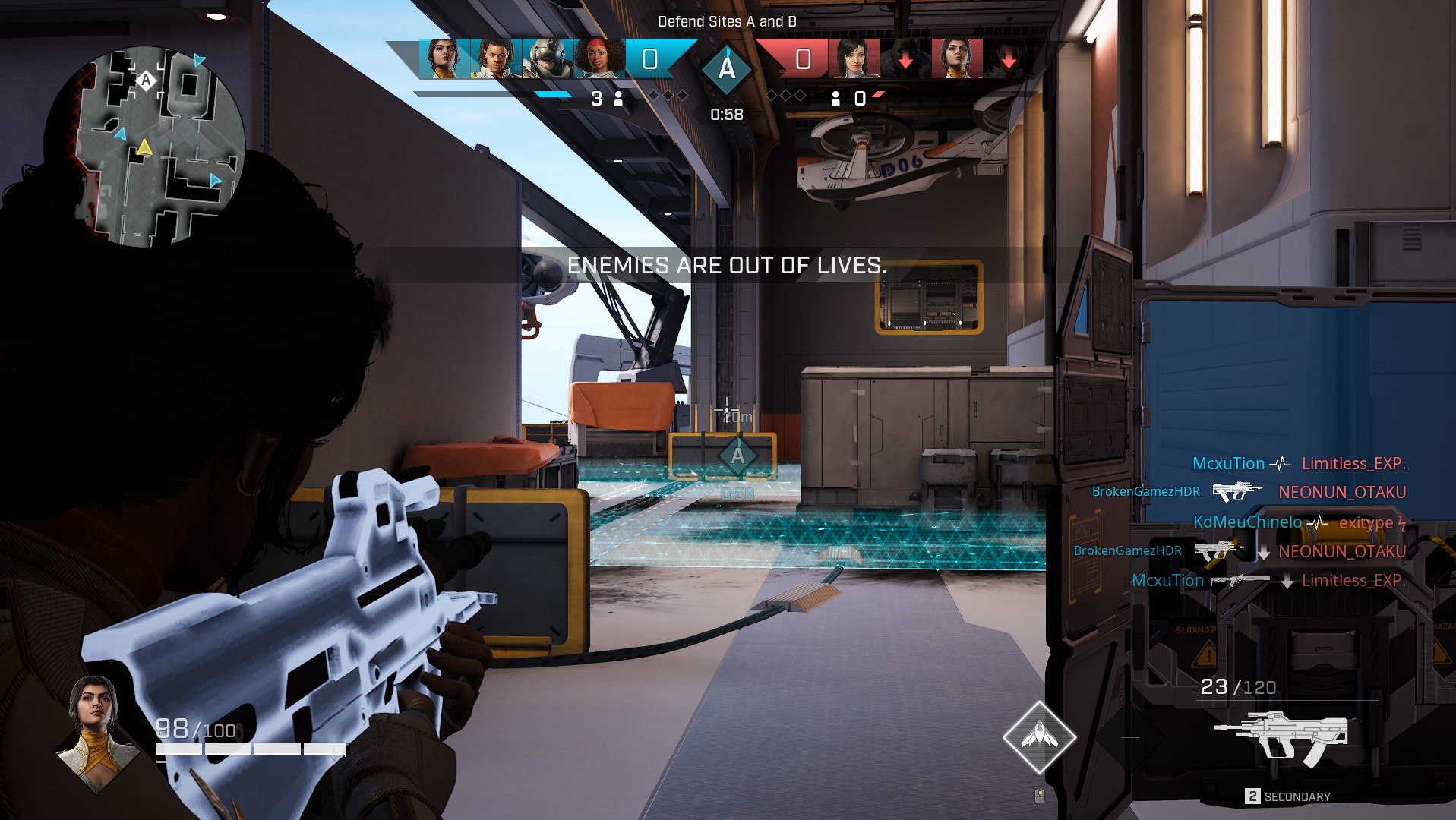Click the objective A diamond in the scoreboard

(x=727, y=69)
